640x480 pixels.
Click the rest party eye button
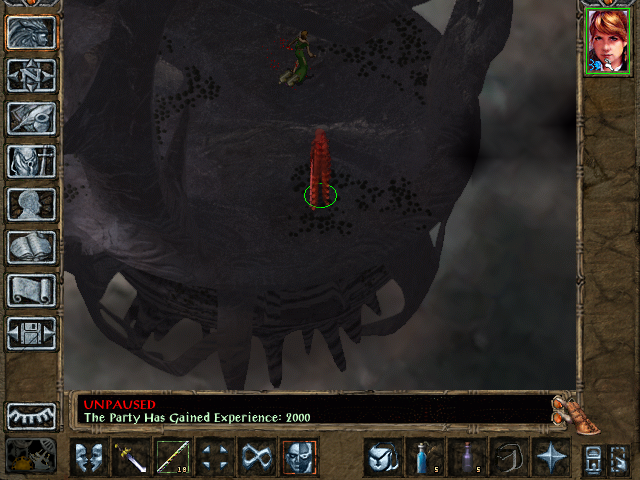pos(31,416)
